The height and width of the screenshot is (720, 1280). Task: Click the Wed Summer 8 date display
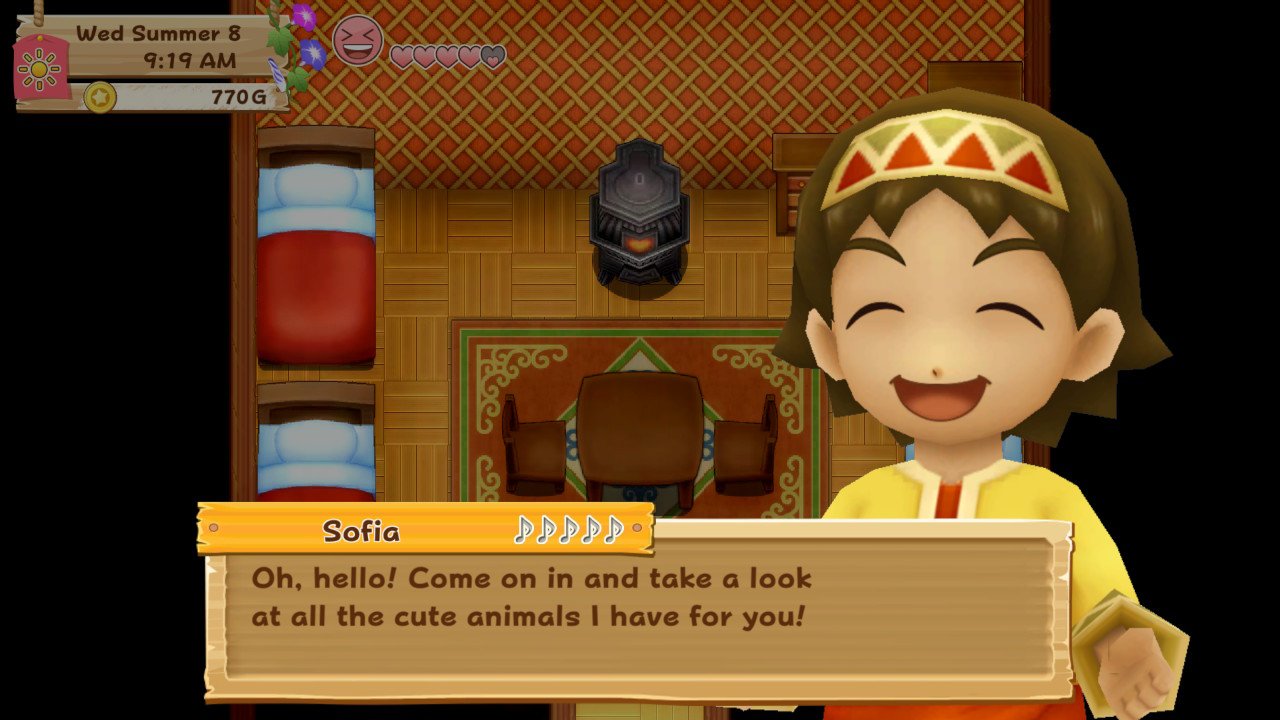pyautogui.click(x=159, y=31)
